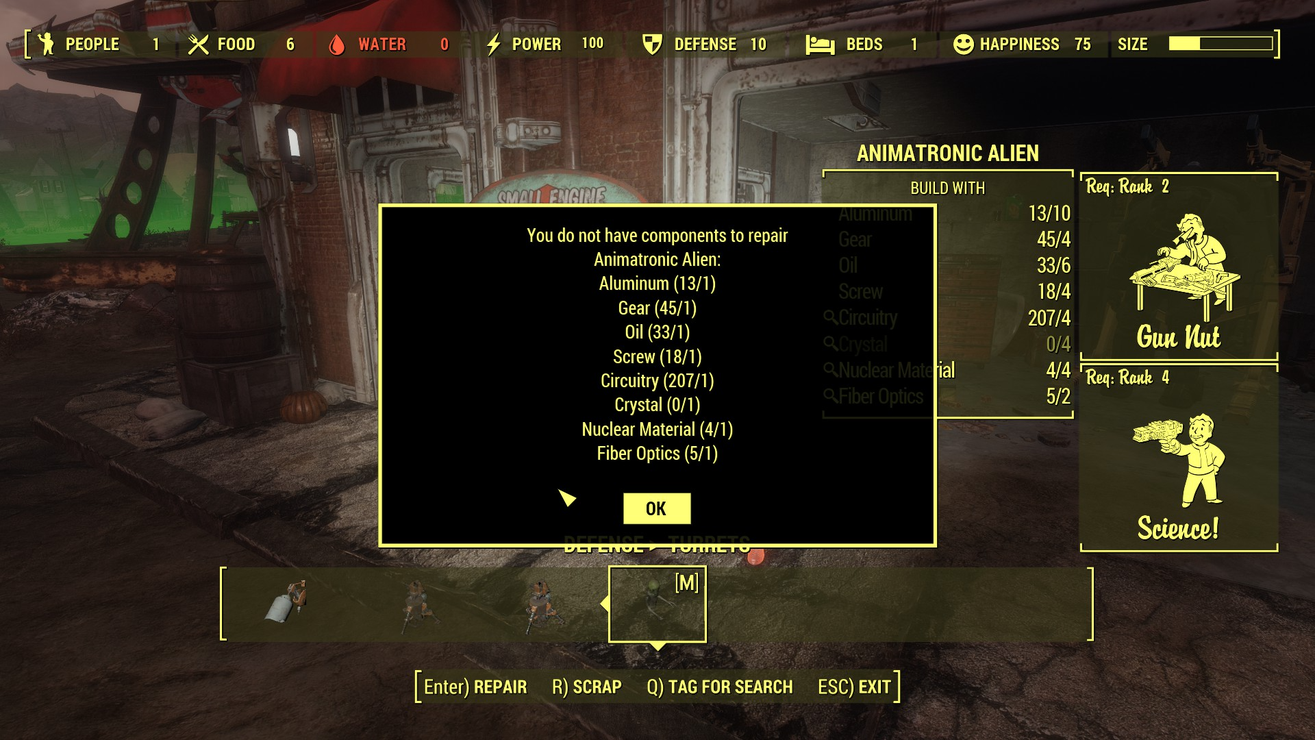Viewport: 1315px width, 740px height.
Task: Toggle the search tag on Fiber Optics
Action: (x=832, y=396)
